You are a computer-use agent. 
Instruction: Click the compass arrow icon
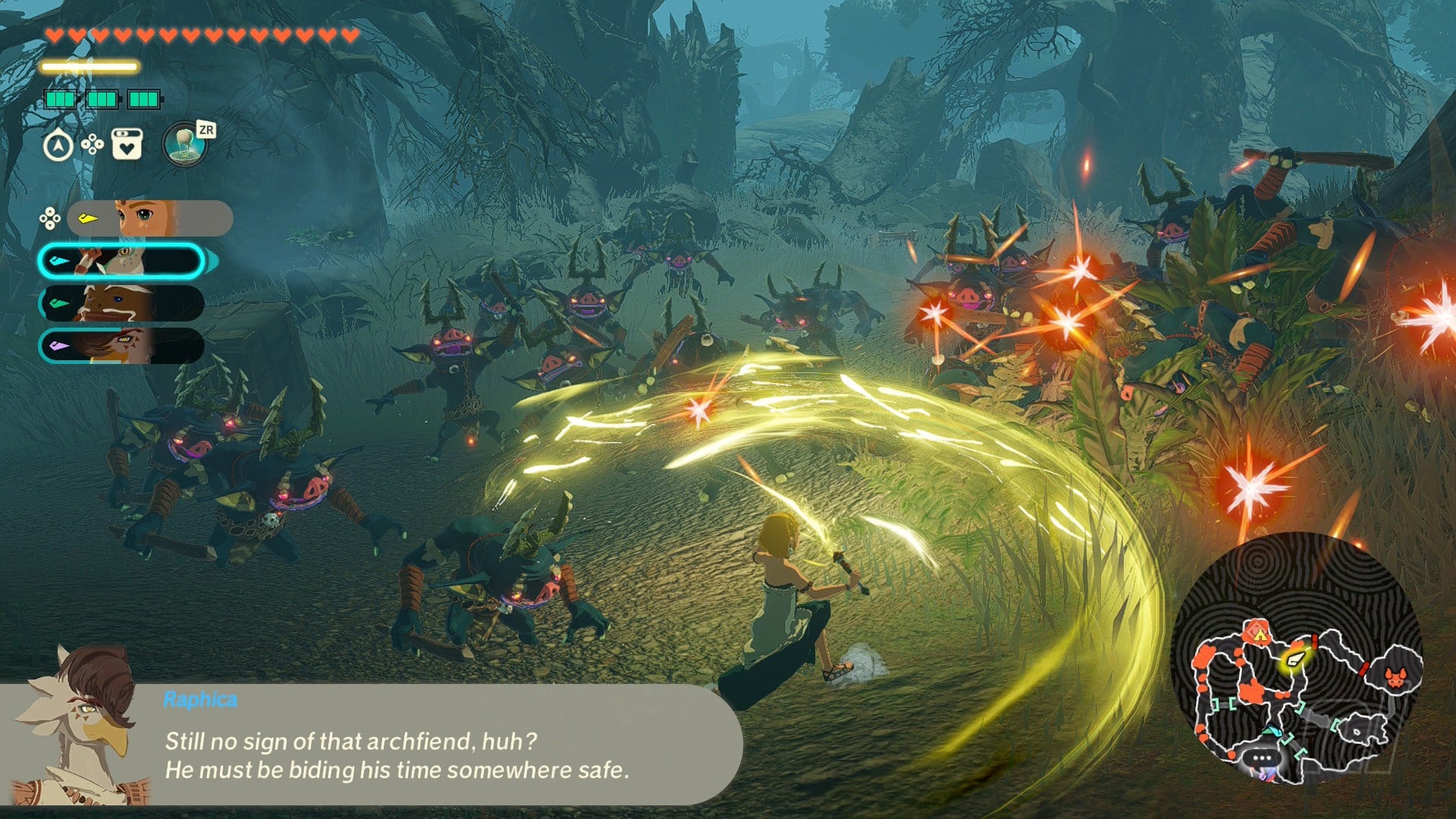(x=58, y=146)
